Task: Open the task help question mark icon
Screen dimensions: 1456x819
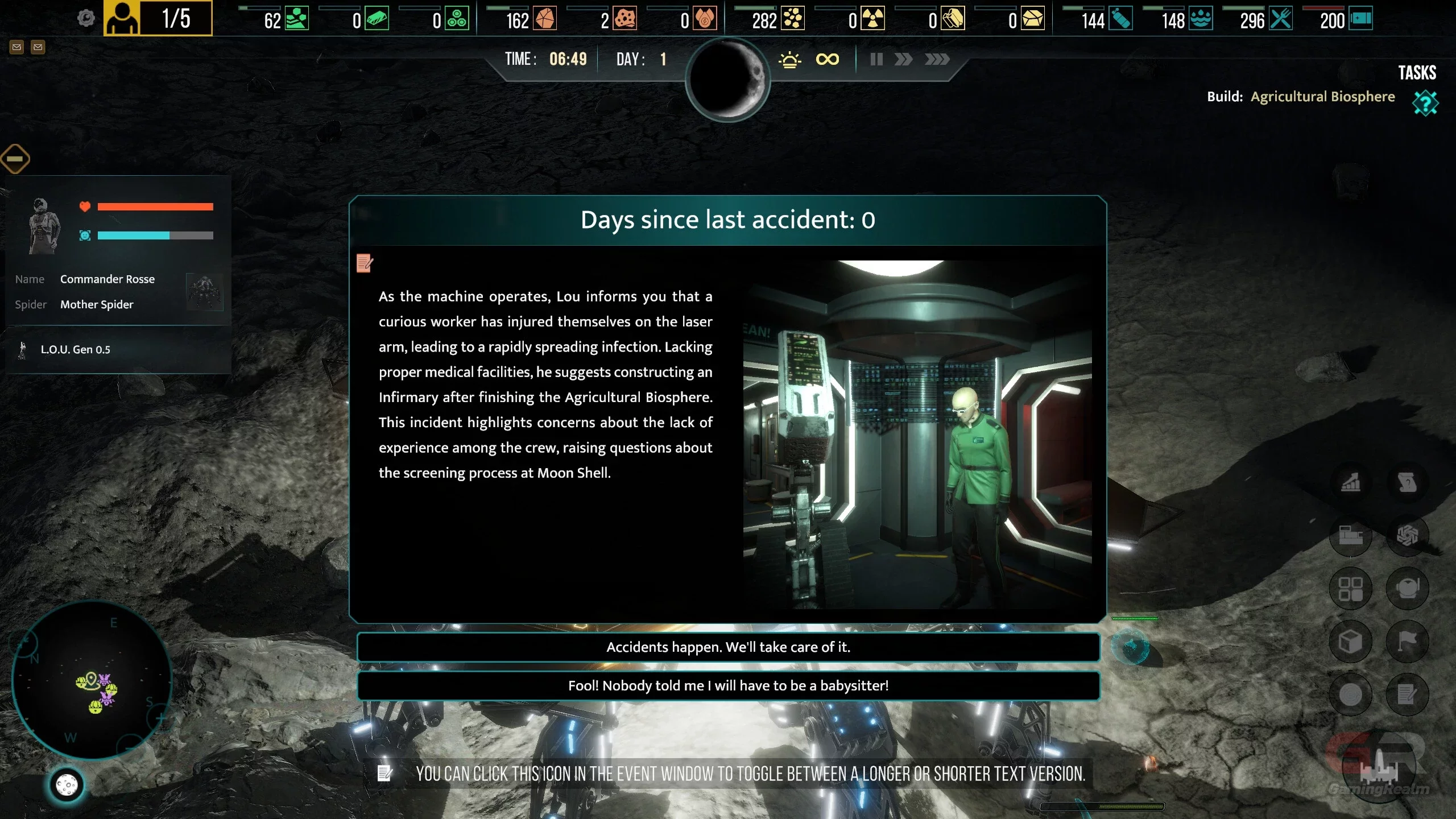Action: pyautogui.click(x=1425, y=104)
